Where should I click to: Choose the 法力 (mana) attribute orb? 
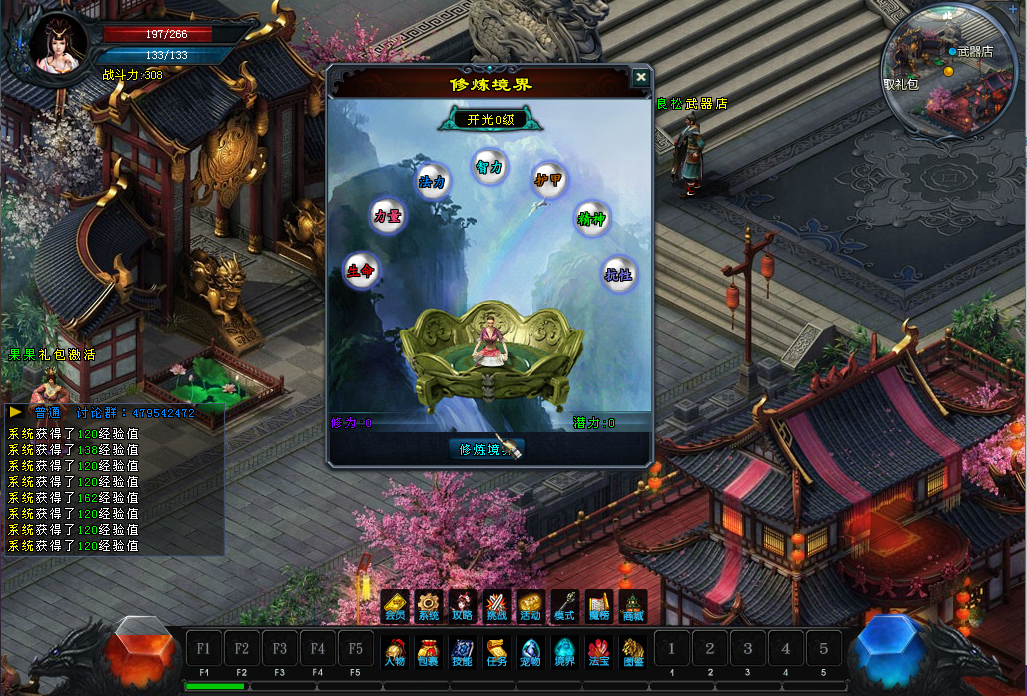coord(431,182)
